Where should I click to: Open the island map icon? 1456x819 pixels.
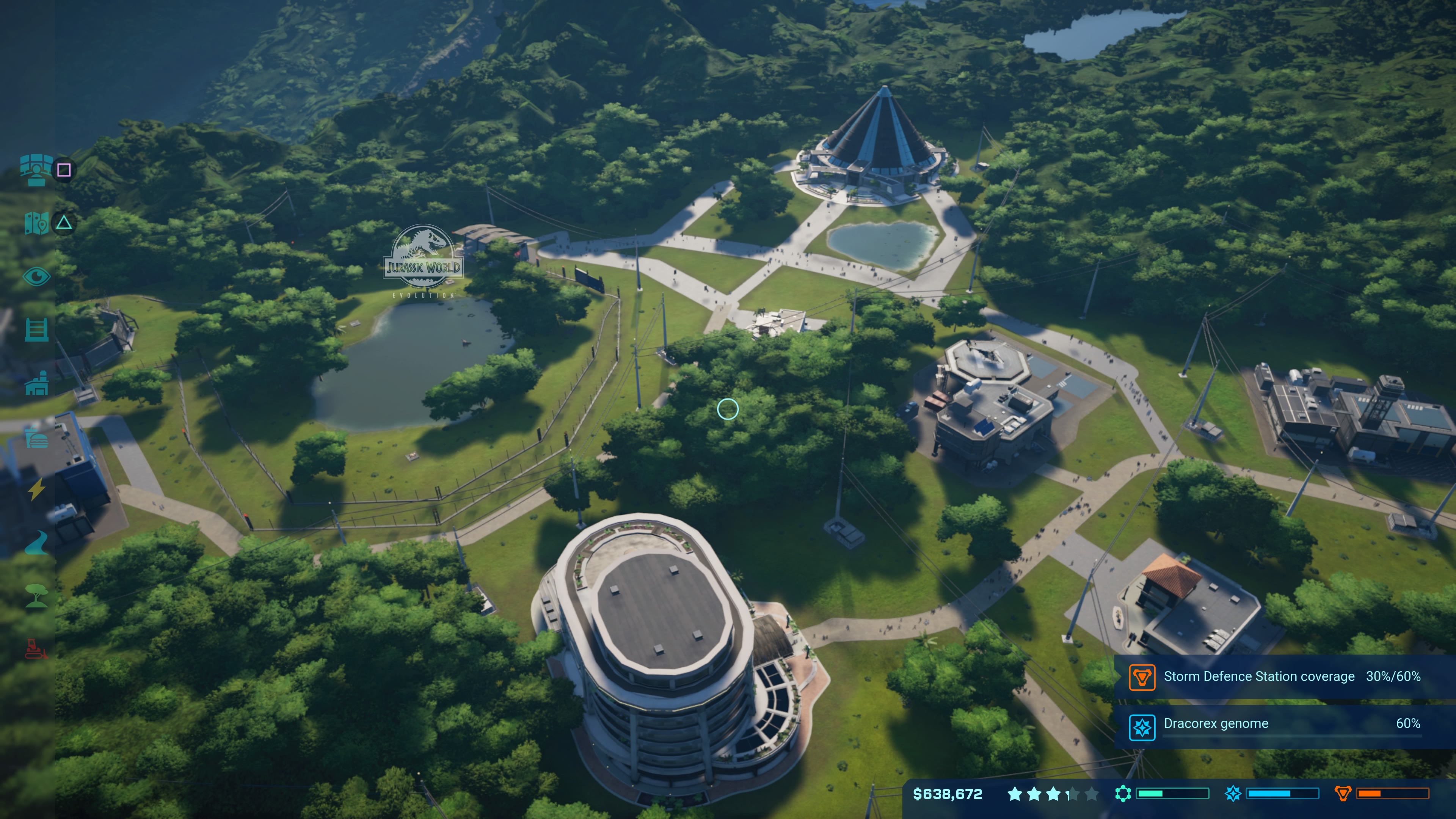pyautogui.click(x=36, y=223)
